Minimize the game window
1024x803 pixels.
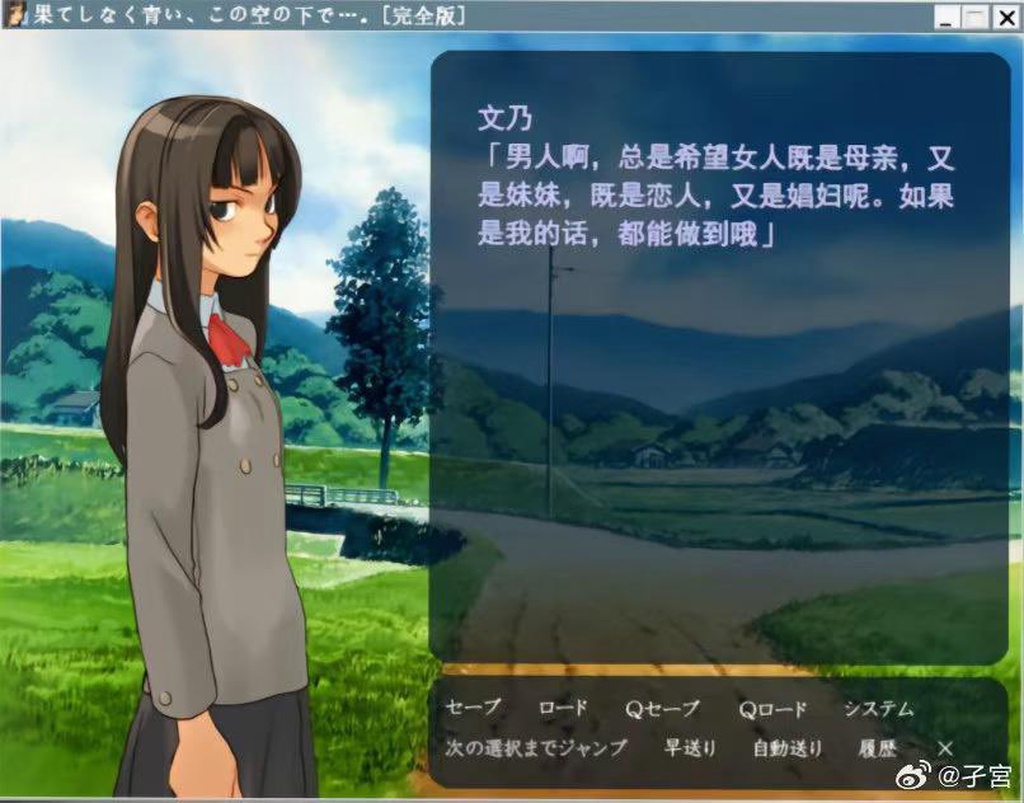947,17
